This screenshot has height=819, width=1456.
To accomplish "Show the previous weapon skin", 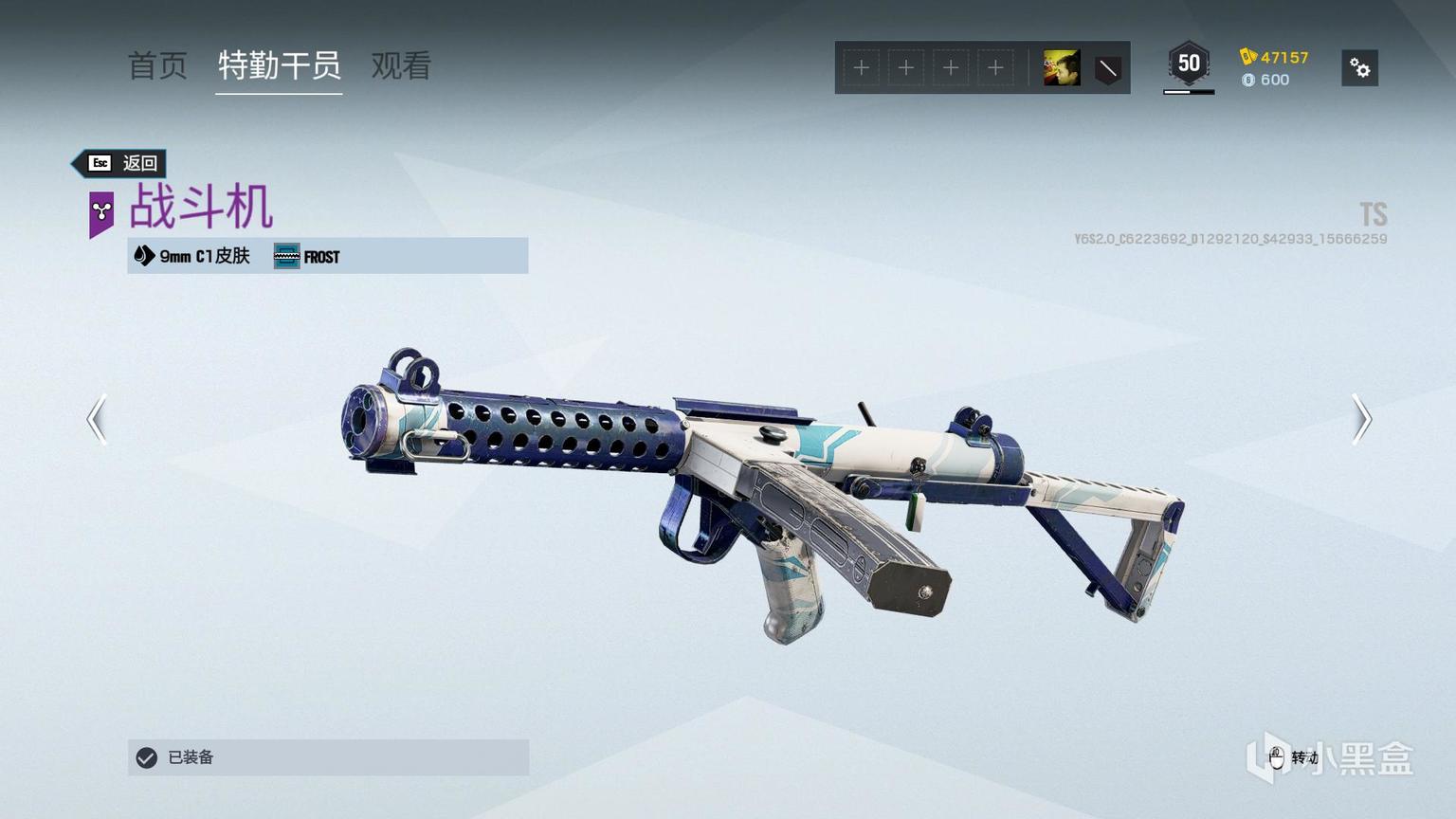I will (97, 419).
